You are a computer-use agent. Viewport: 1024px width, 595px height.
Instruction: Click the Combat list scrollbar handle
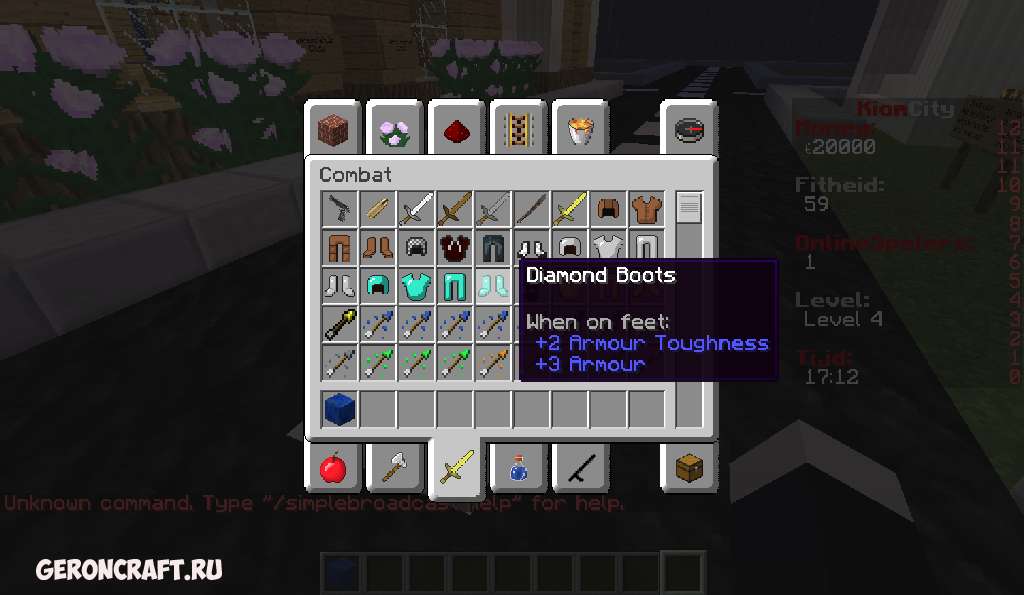[689, 208]
